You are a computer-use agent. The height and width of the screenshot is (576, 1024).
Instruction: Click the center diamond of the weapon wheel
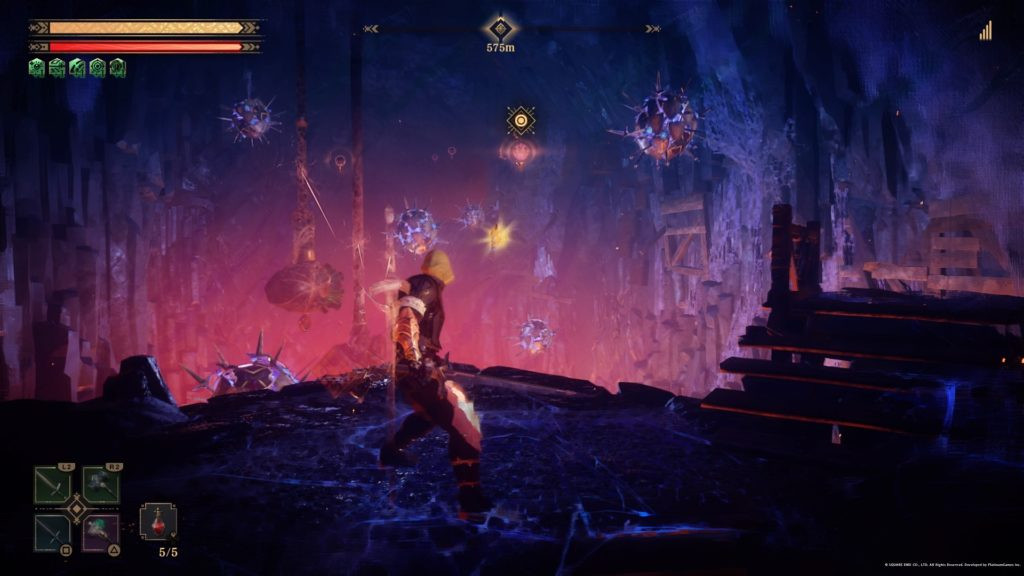77,509
